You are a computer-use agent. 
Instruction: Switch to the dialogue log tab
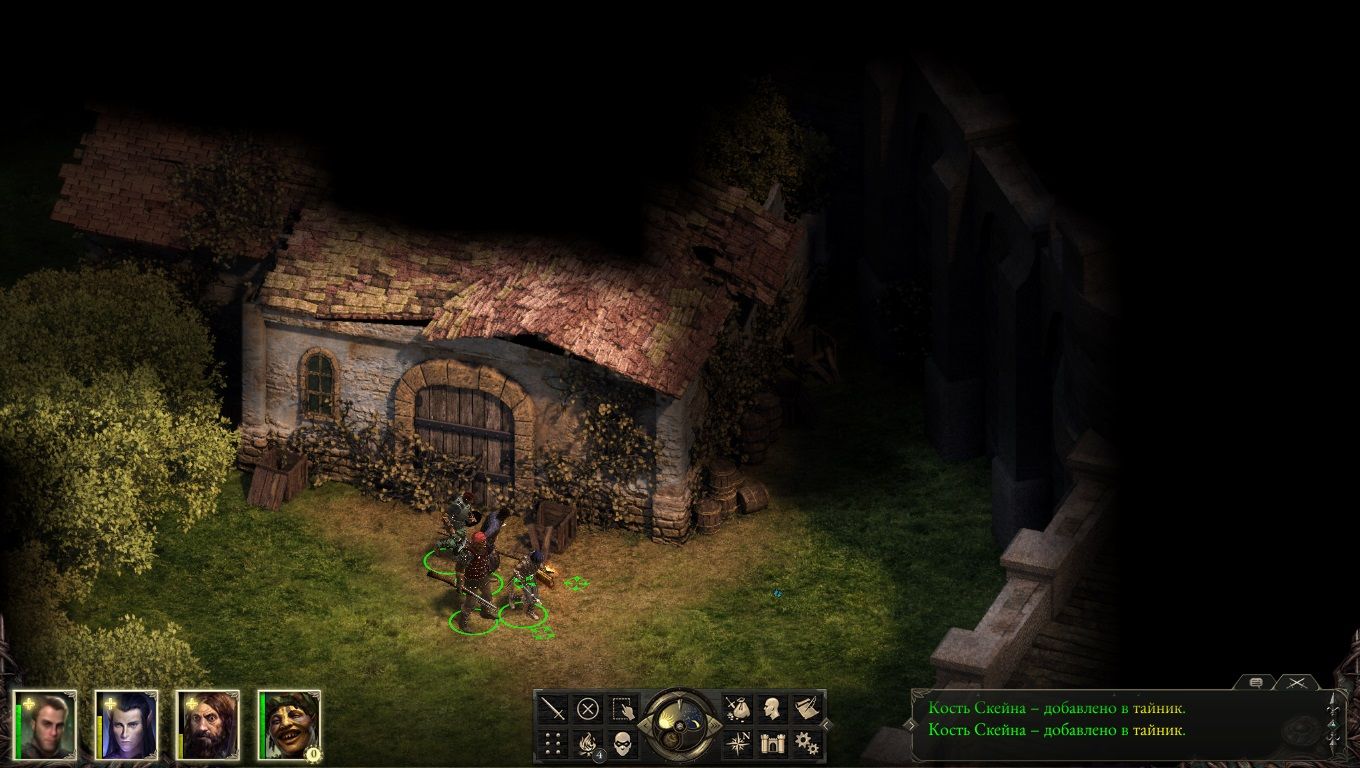[x=1256, y=682]
